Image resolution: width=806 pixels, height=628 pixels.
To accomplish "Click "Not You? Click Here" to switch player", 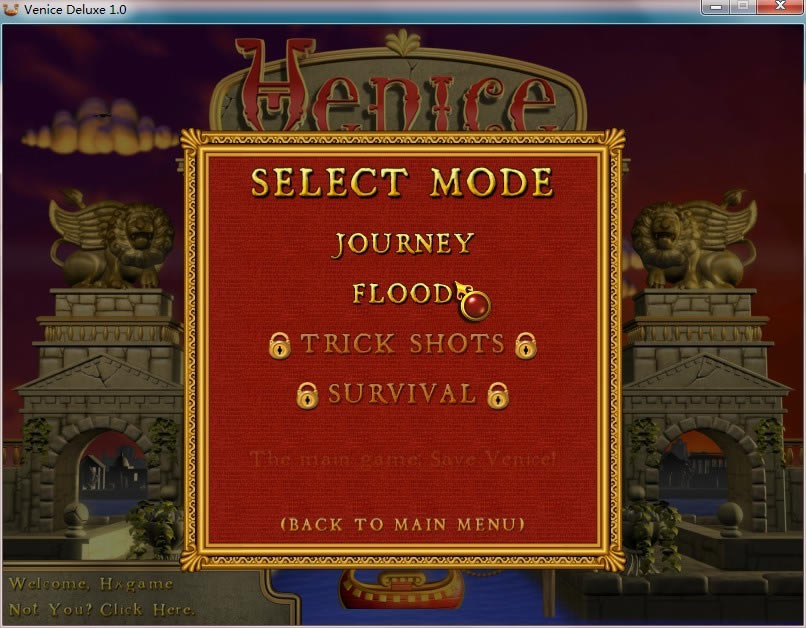I will [x=101, y=609].
